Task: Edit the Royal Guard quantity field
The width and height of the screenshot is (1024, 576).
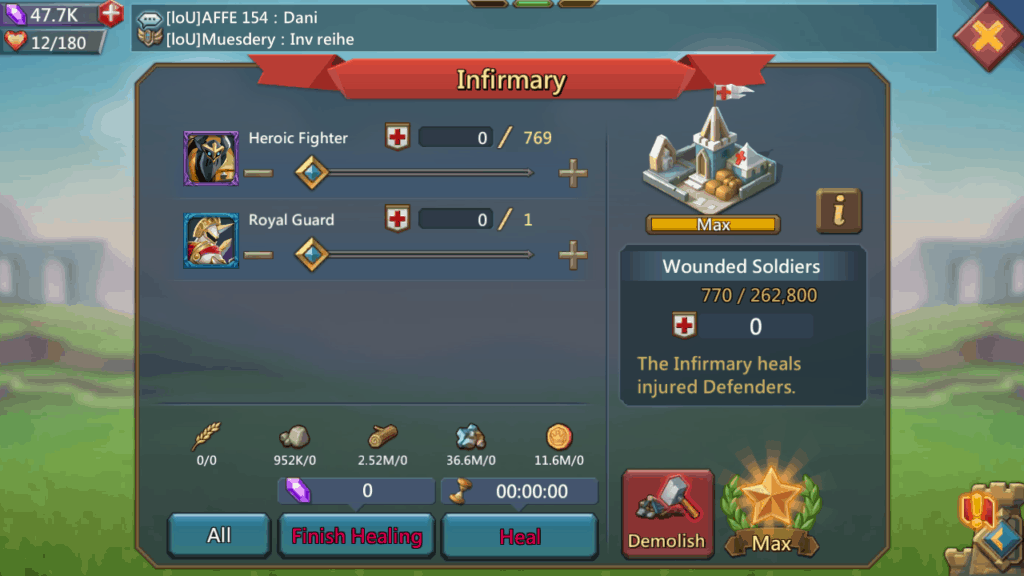Action: tap(455, 219)
